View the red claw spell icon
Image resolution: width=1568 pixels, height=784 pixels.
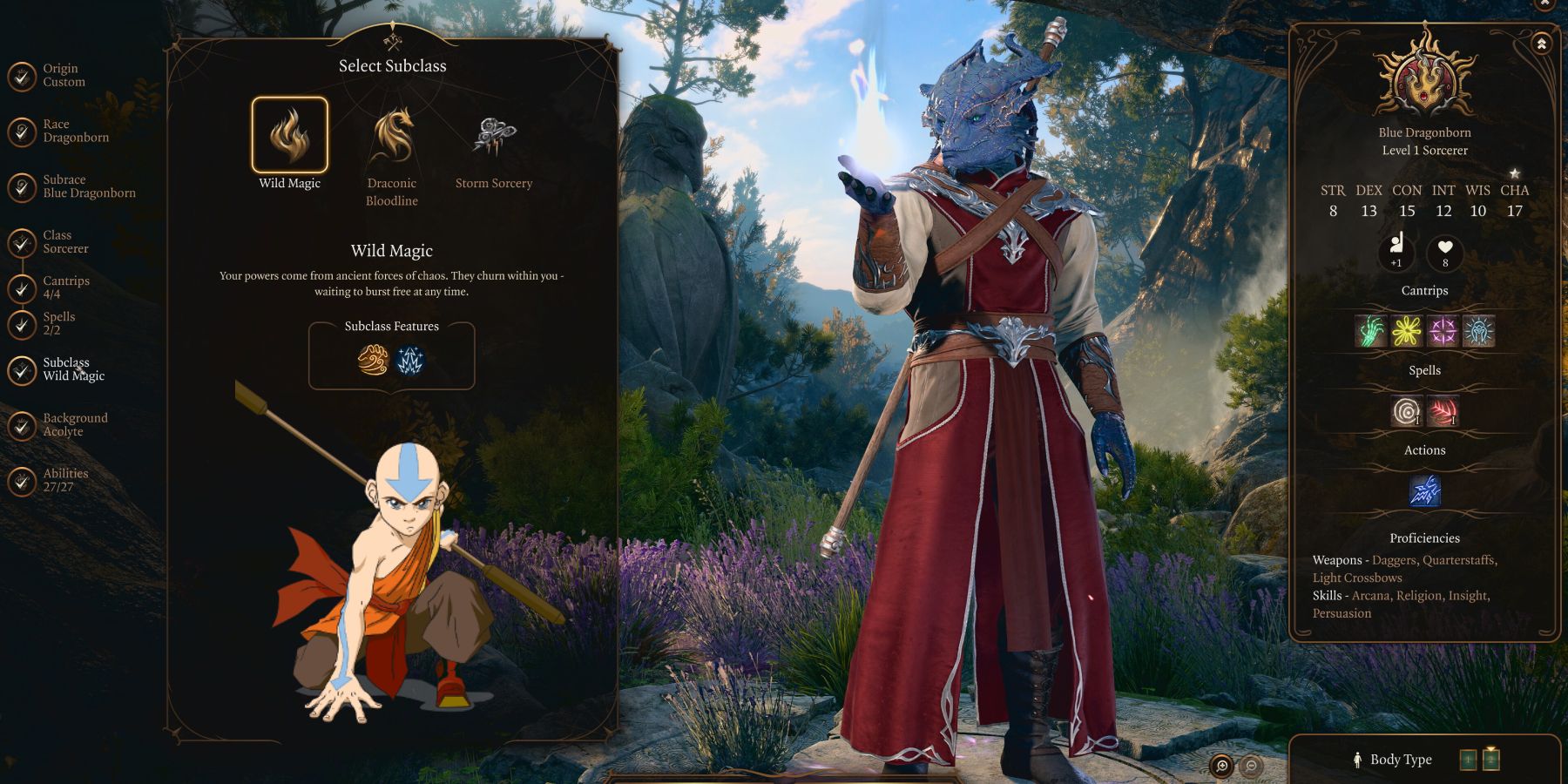(x=1443, y=411)
